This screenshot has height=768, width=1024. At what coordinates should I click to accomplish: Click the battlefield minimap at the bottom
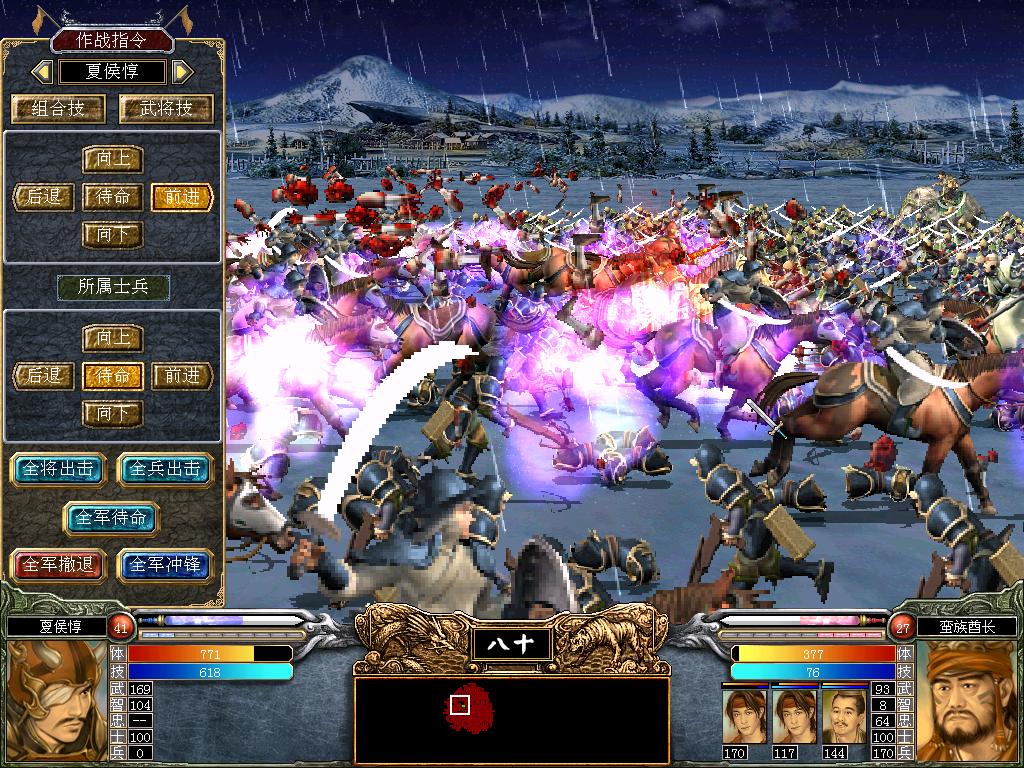(x=511, y=718)
